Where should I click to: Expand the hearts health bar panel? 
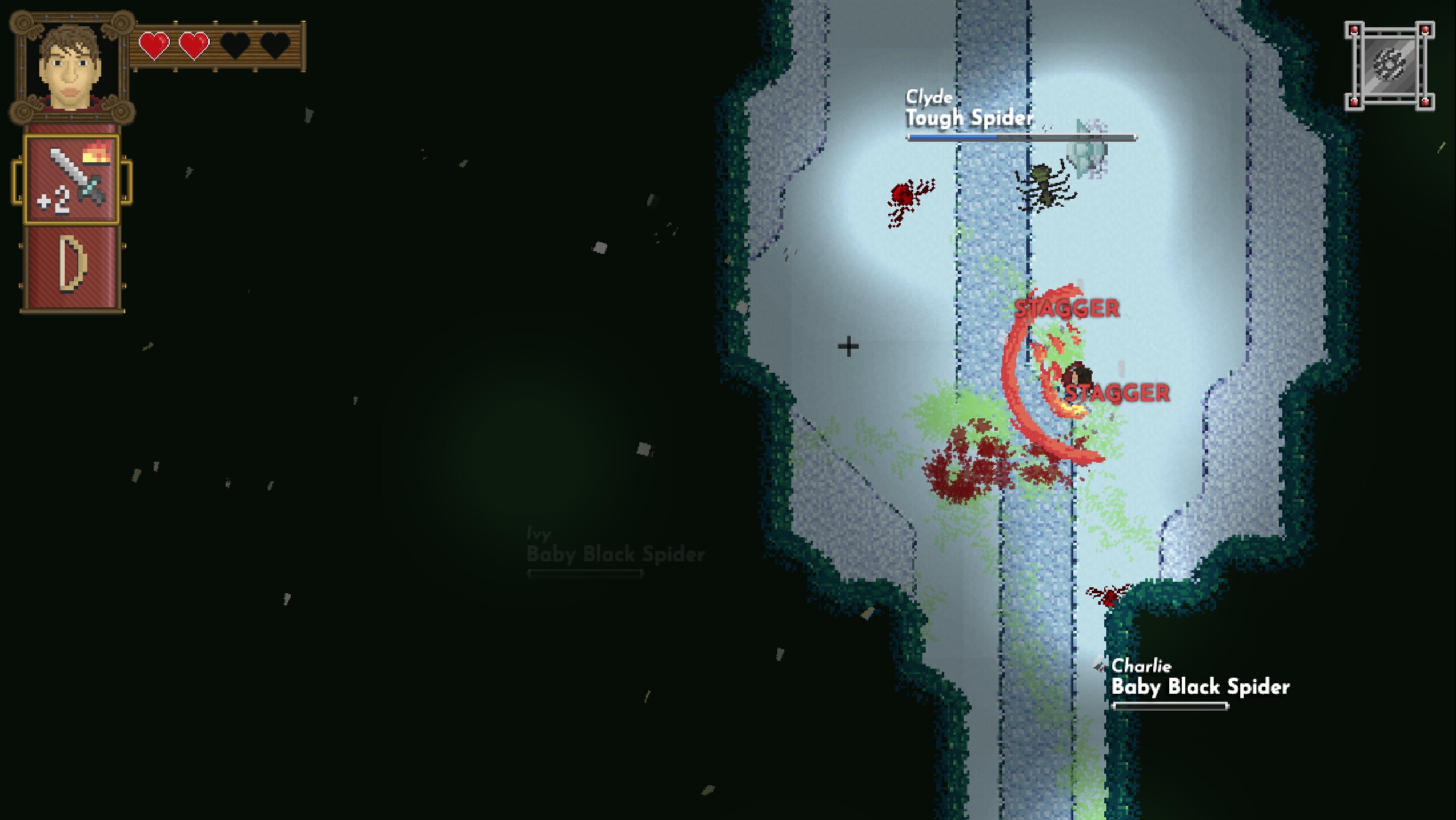(x=220, y=45)
